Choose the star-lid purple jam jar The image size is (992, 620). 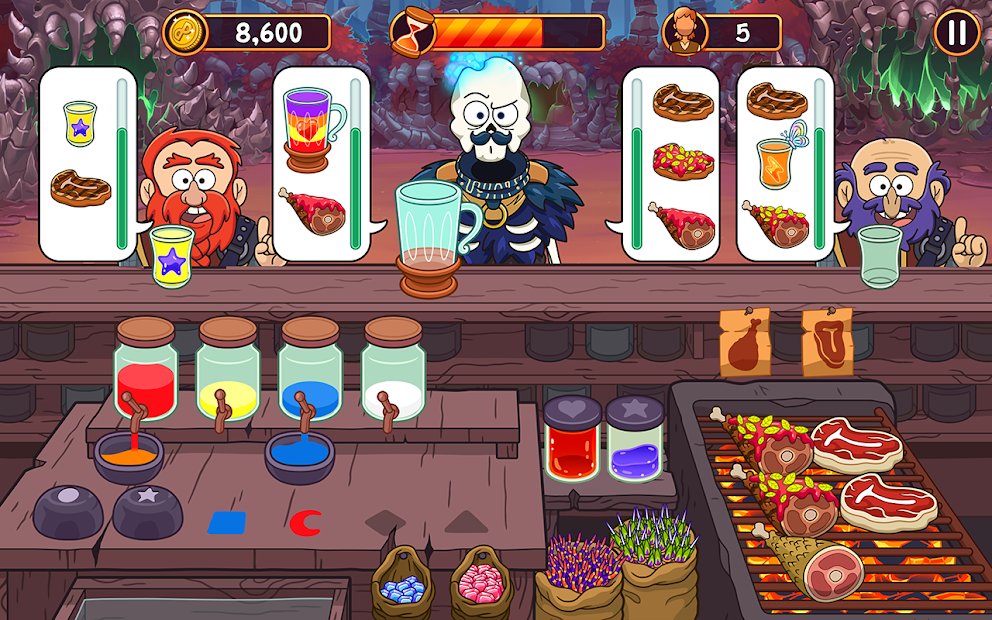(x=635, y=440)
